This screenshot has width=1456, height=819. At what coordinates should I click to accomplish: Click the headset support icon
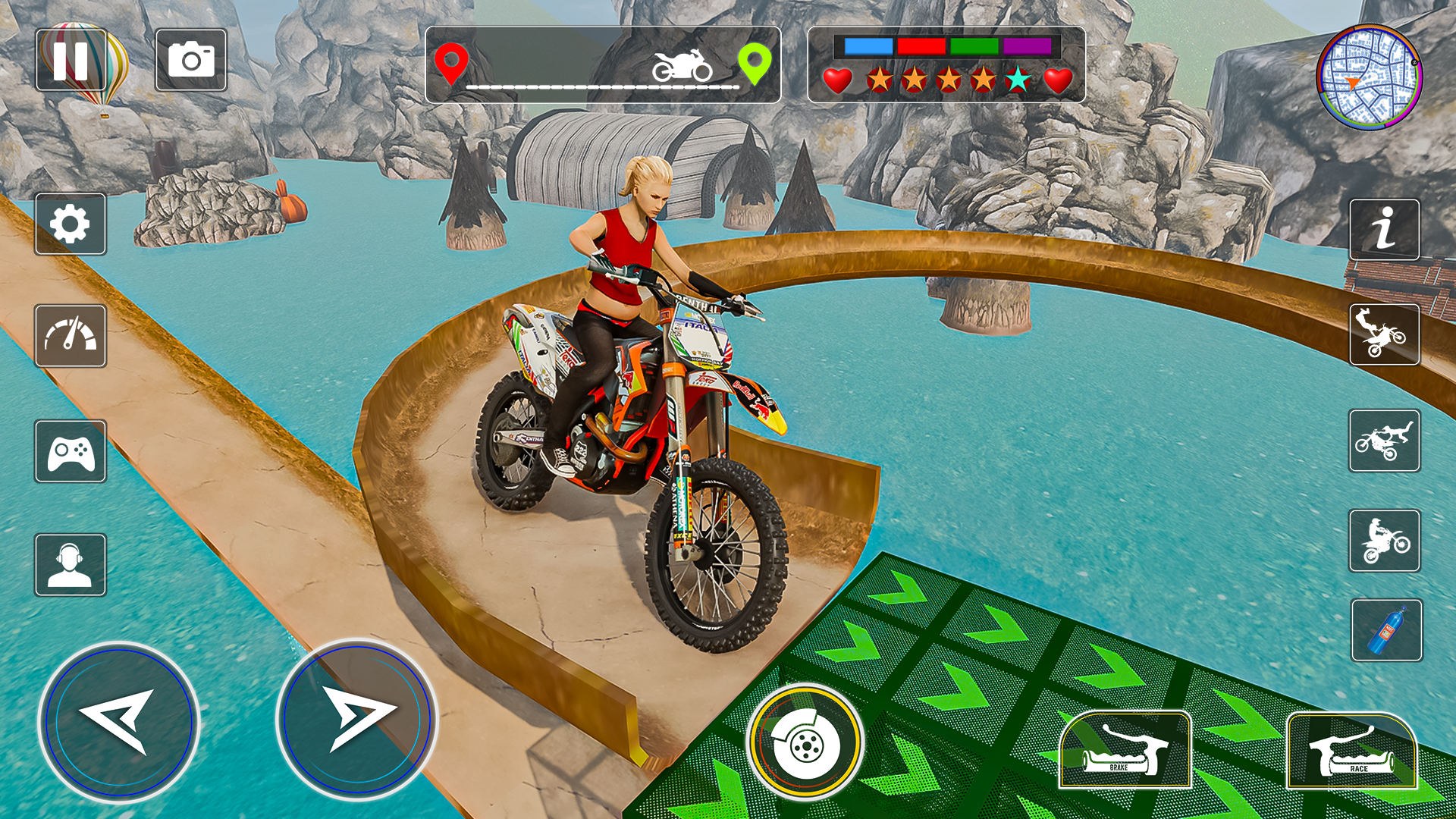70,563
